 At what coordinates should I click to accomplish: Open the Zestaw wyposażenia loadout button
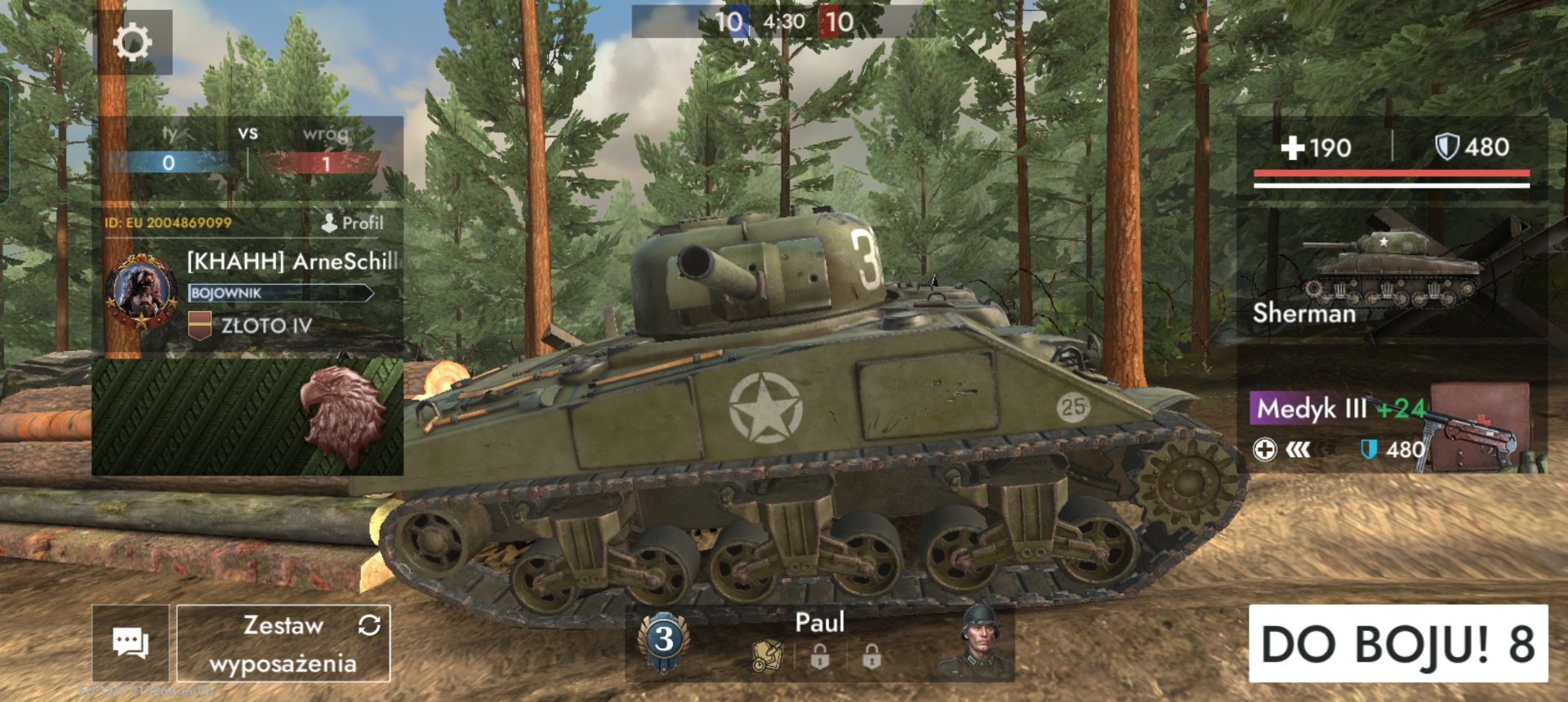point(283,643)
